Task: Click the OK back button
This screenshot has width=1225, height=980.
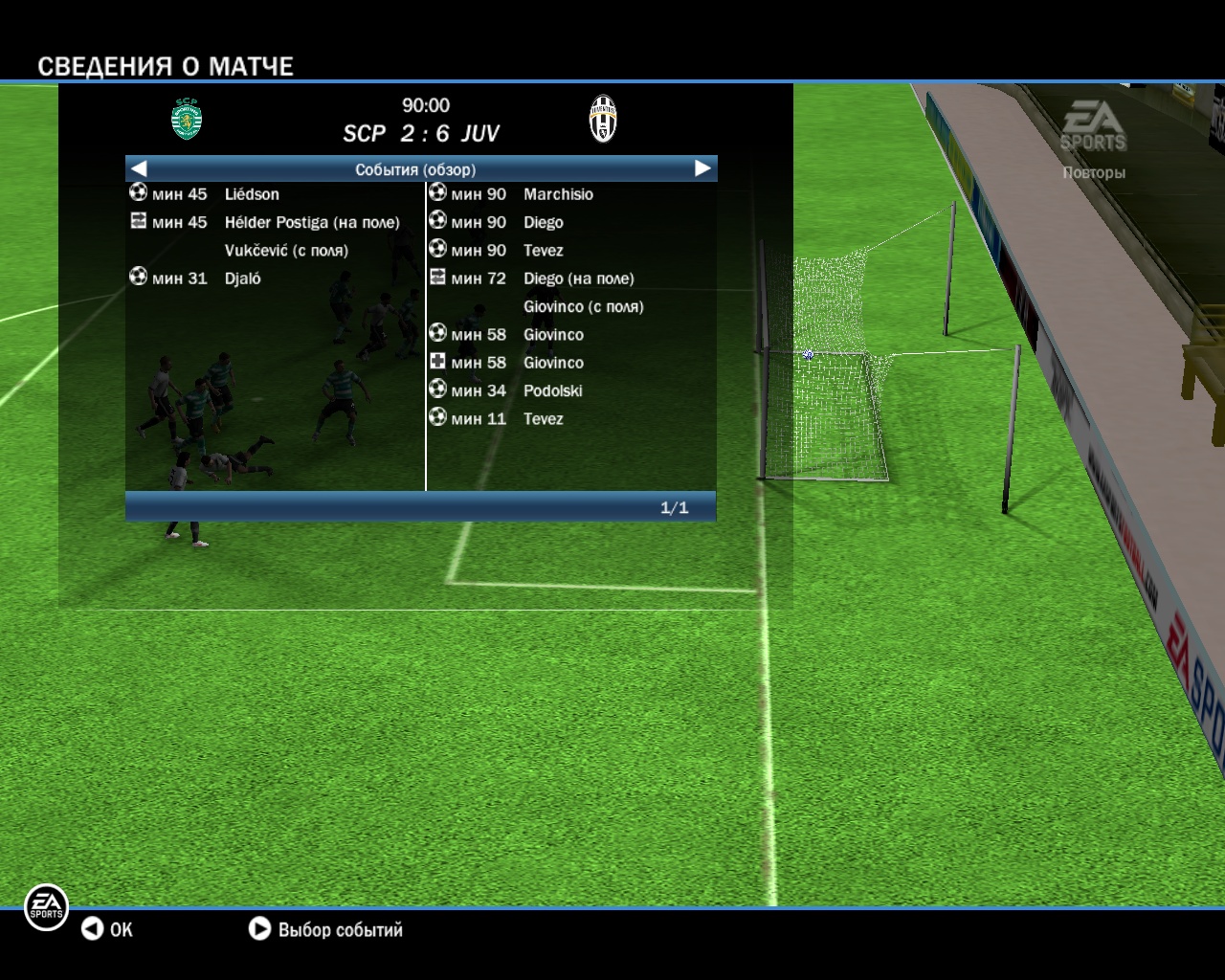Action: tap(106, 929)
